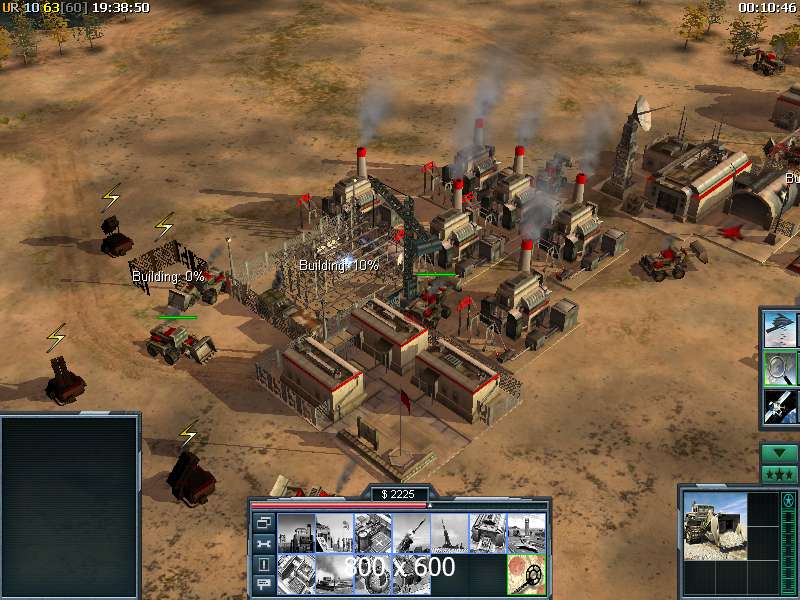Open the three-star general's promotions button
The width and height of the screenshot is (800, 600).
pyautogui.click(x=779, y=474)
